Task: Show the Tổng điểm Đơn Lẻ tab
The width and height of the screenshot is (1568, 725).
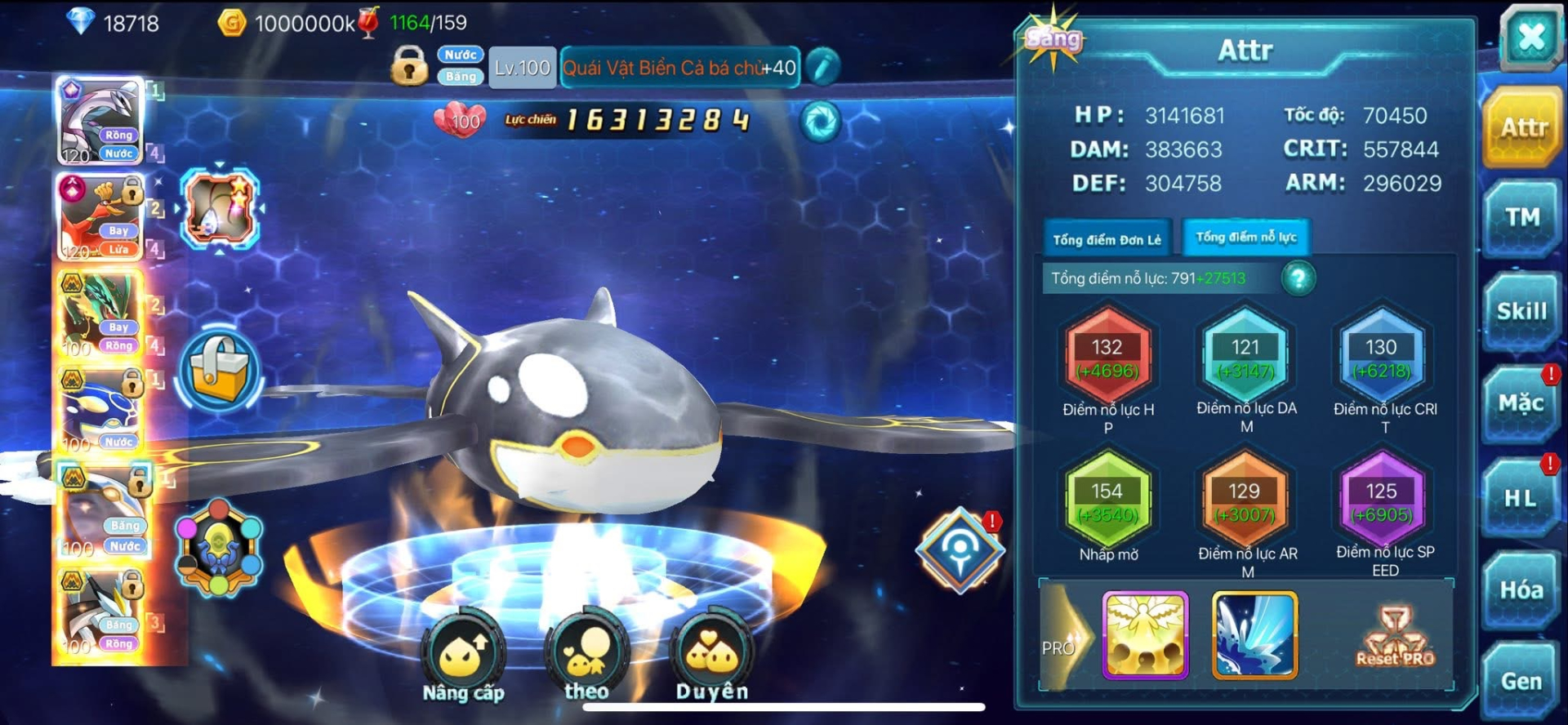Action: 1107,239
